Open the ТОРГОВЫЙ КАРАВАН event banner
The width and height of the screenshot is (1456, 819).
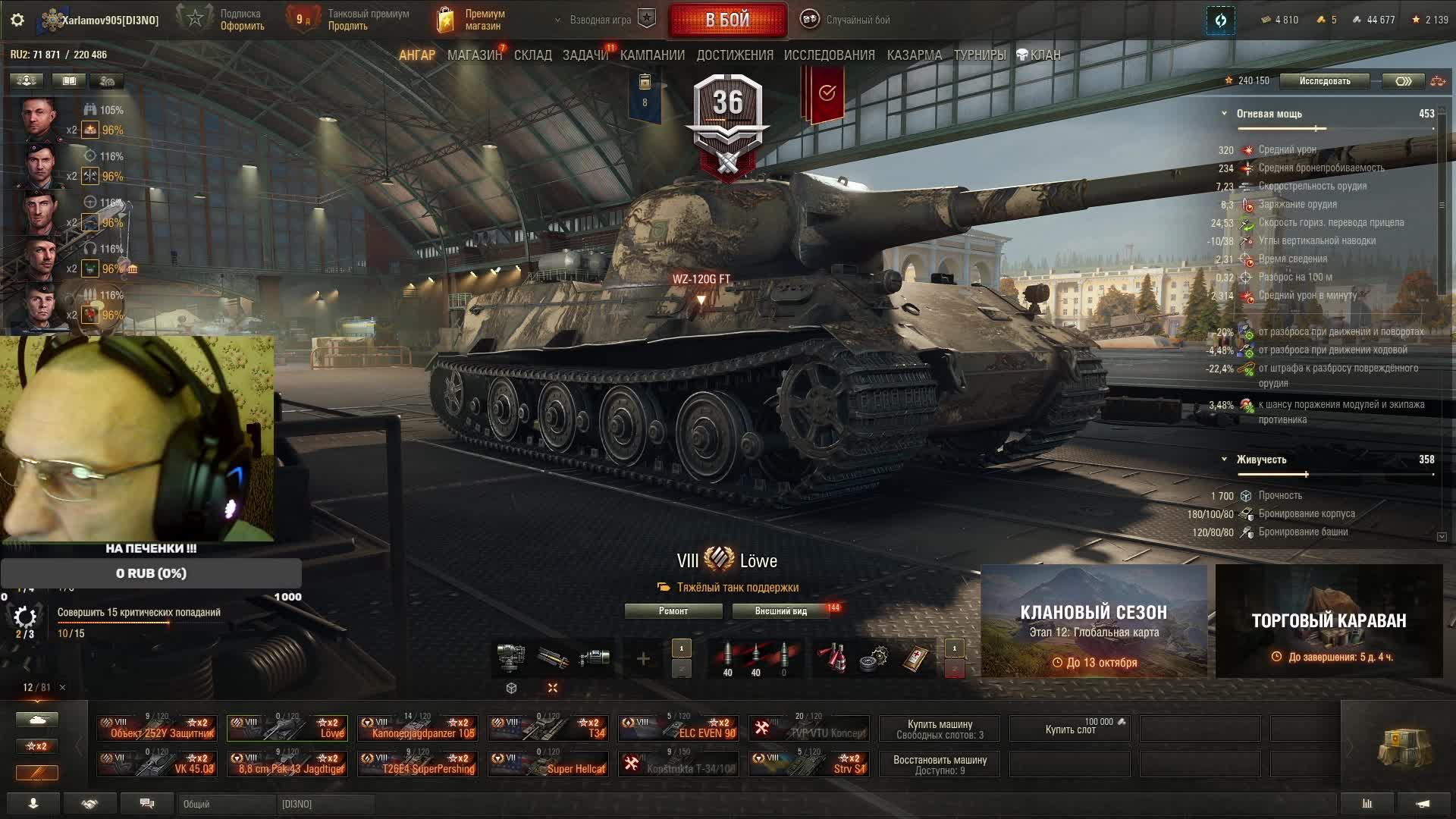point(1329,621)
